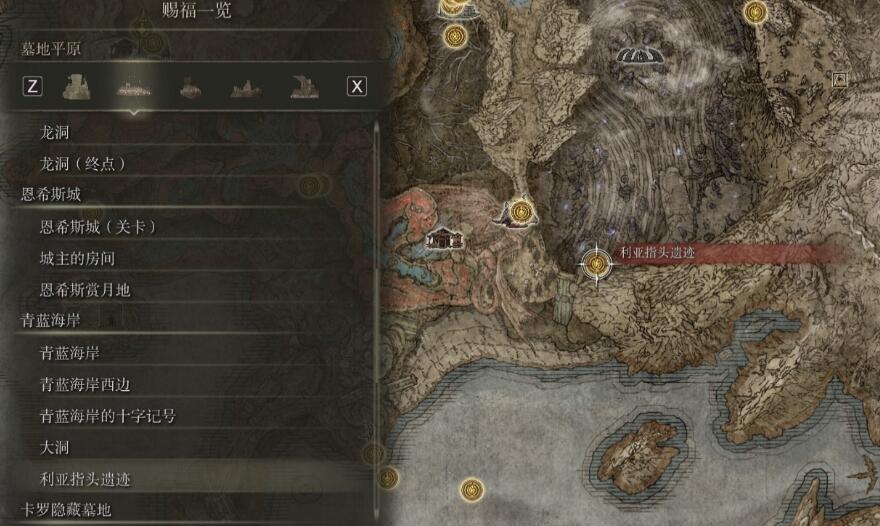Select the indented 青蓝海岸 grace entry
880x526 pixels.
pyautogui.click(x=70, y=353)
